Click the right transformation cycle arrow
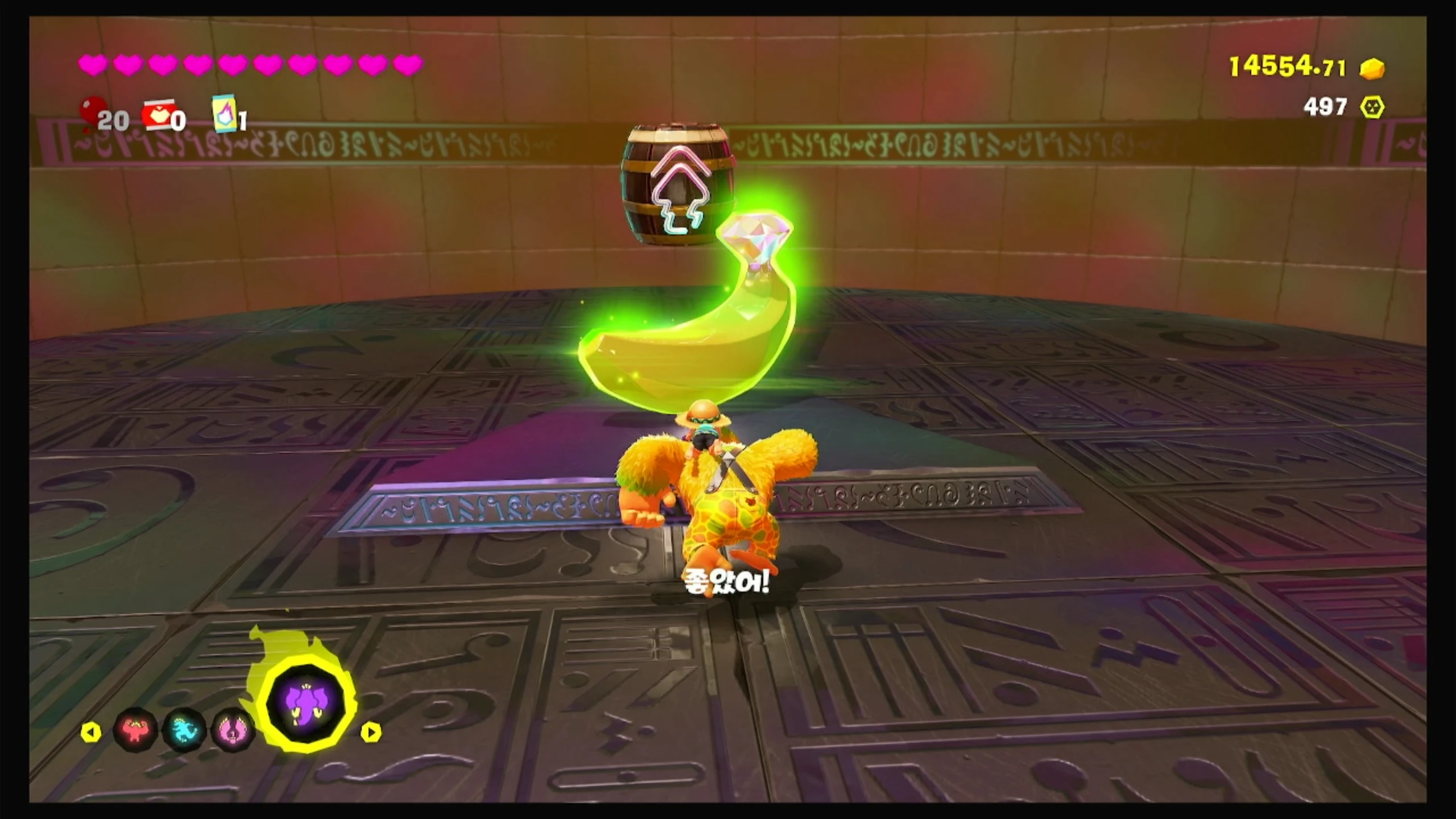The height and width of the screenshot is (819, 1456). point(370,732)
